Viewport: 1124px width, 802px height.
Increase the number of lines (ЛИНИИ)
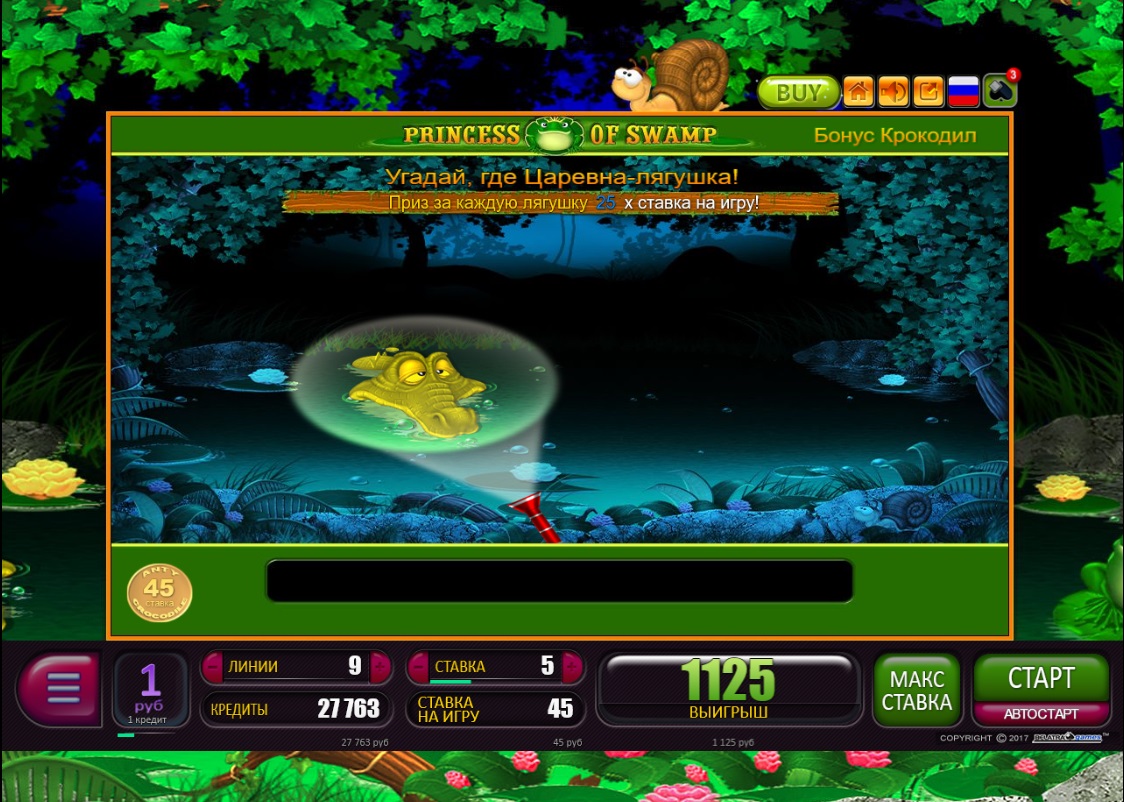[x=380, y=667]
